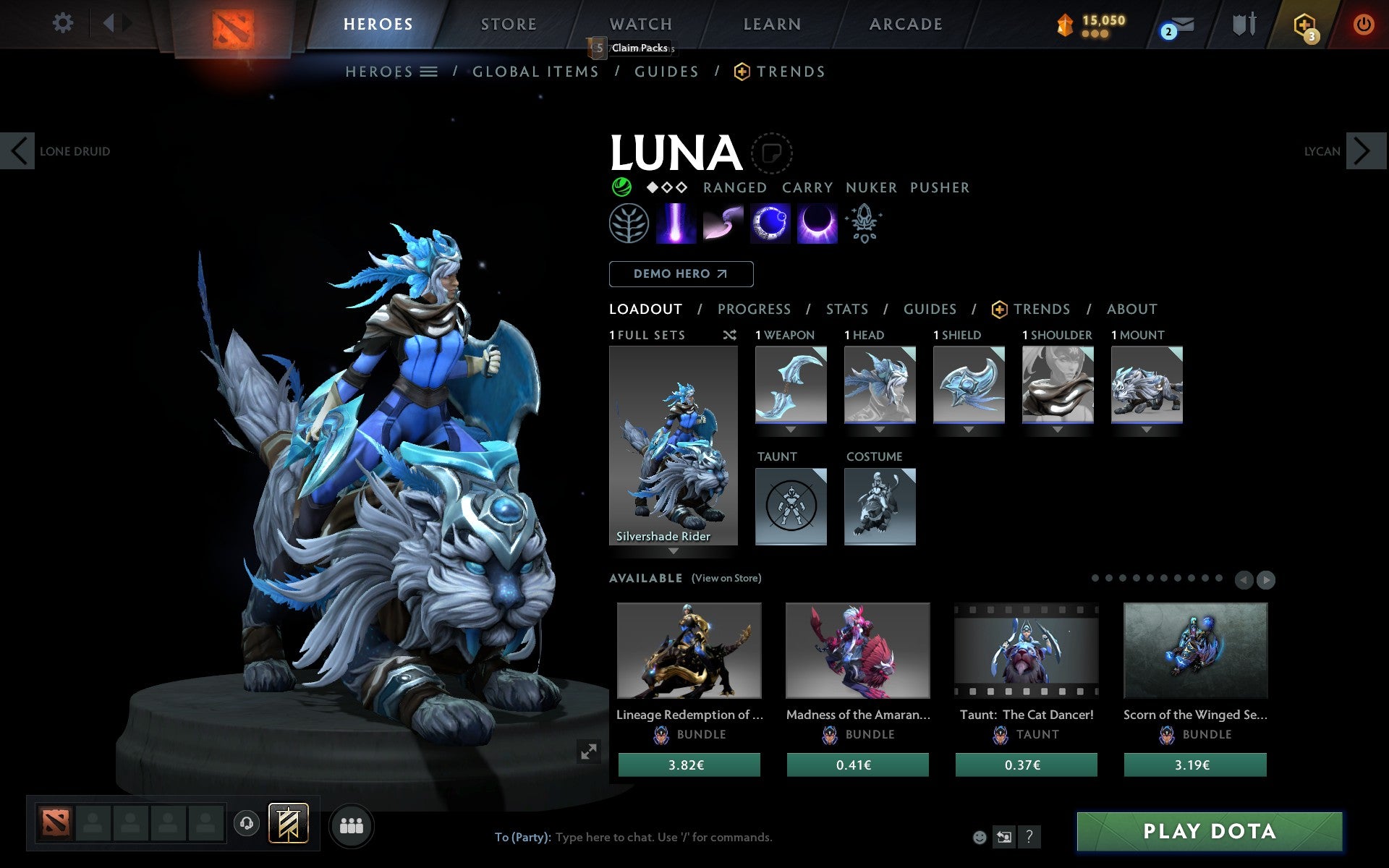Toggle the shuffle icon next to Full Sets

[x=729, y=335]
